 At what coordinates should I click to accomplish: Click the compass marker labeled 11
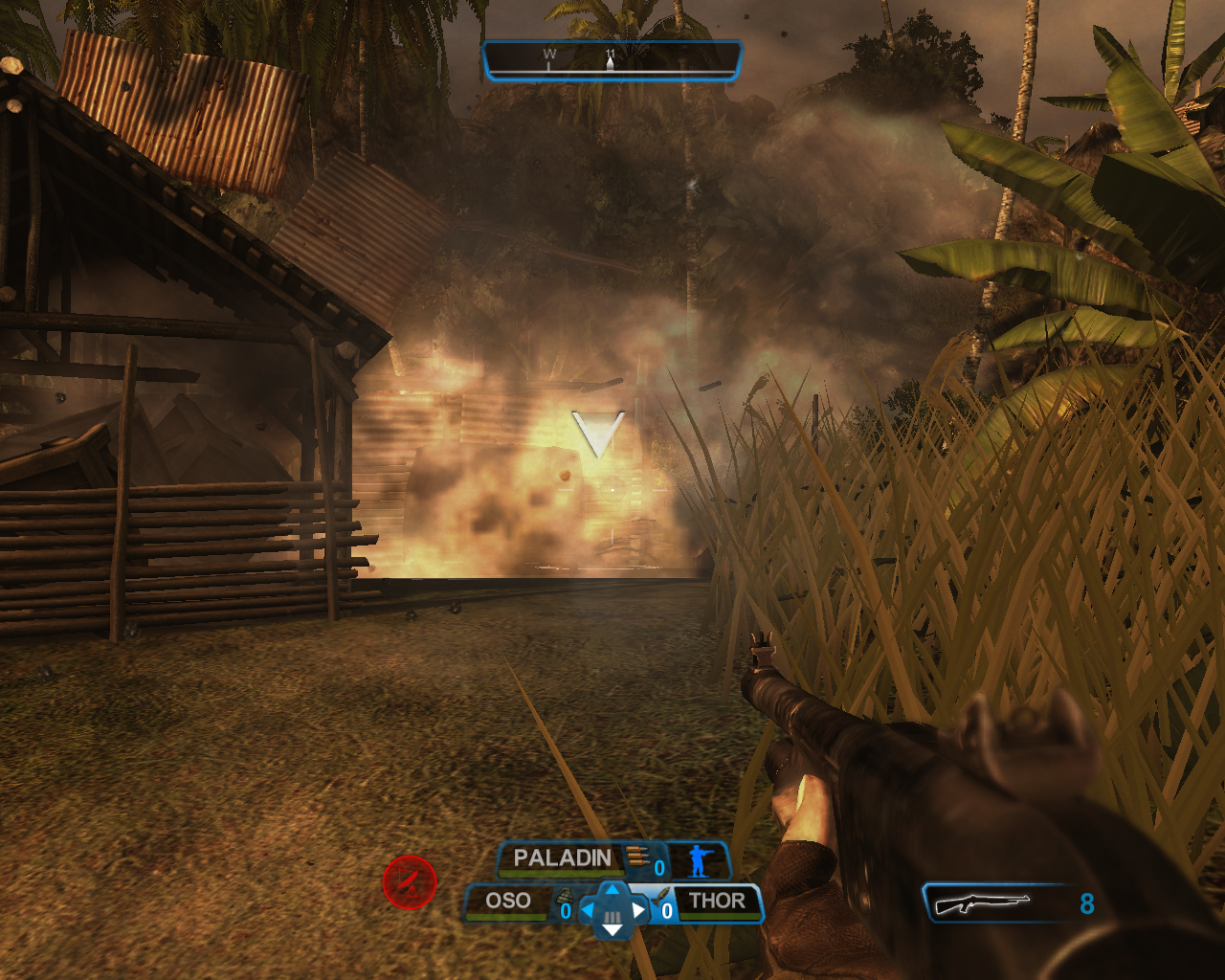point(610,55)
